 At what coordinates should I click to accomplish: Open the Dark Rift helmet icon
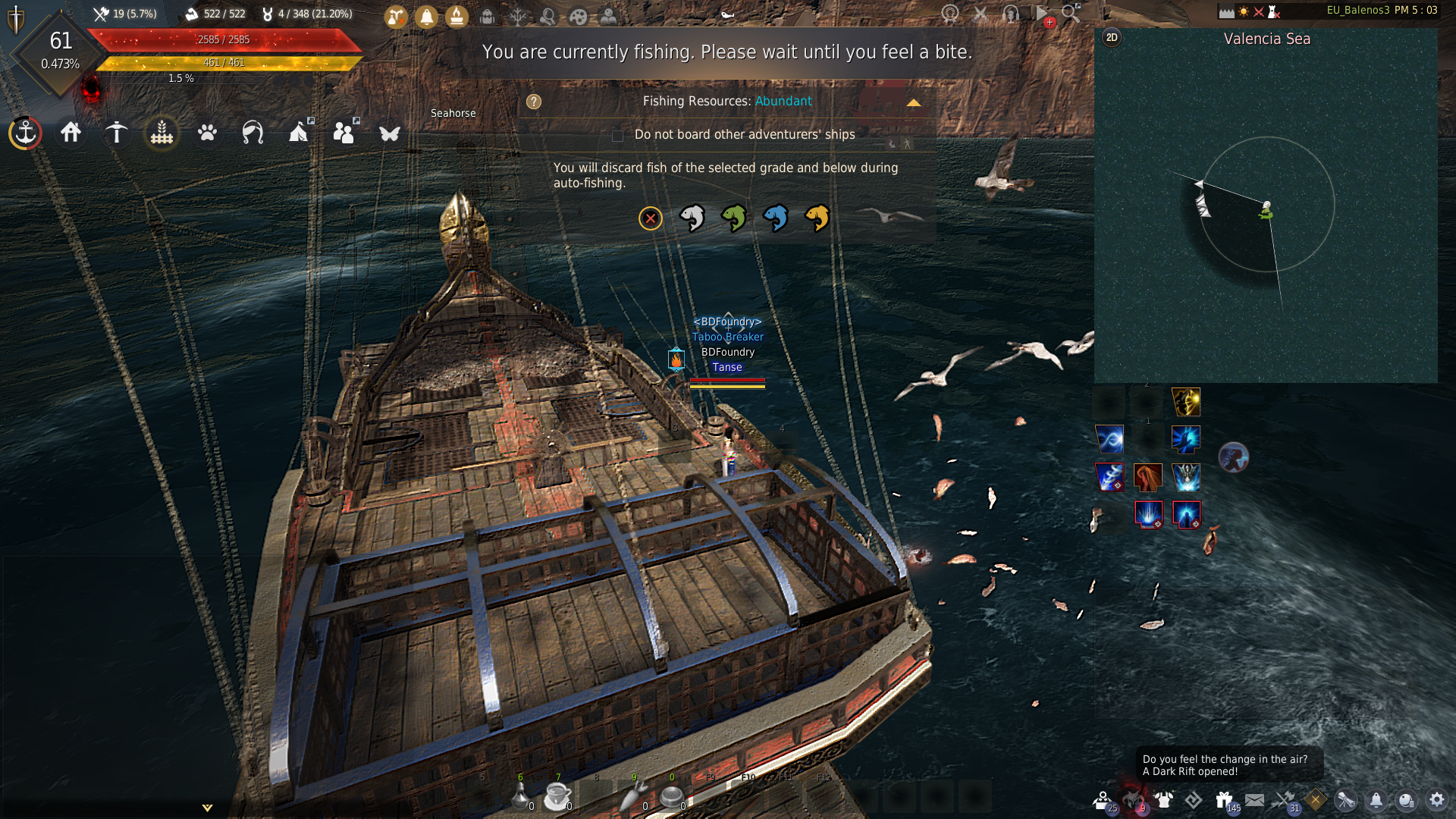click(1132, 799)
